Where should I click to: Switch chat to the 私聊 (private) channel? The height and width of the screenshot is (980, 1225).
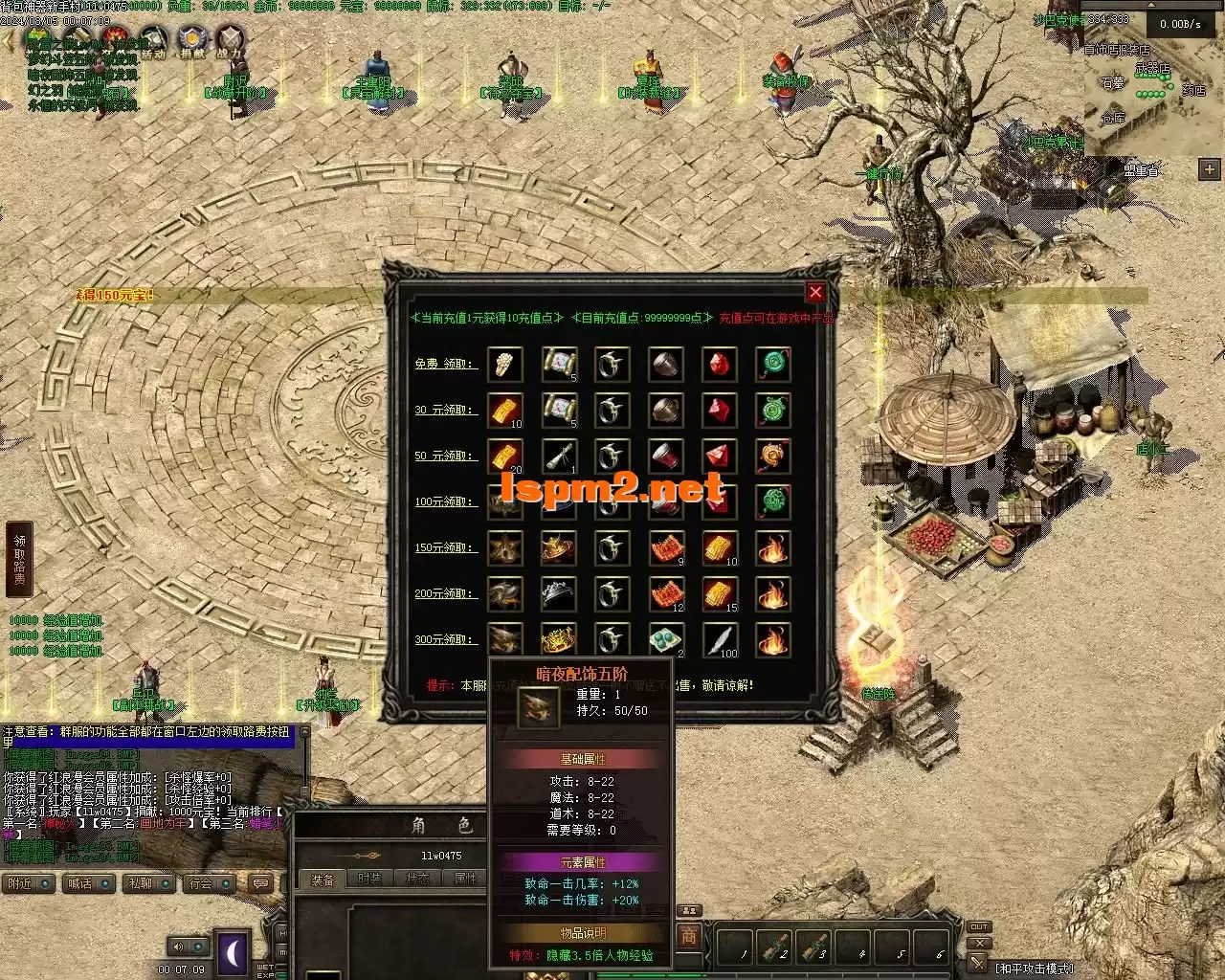(140, 883)
